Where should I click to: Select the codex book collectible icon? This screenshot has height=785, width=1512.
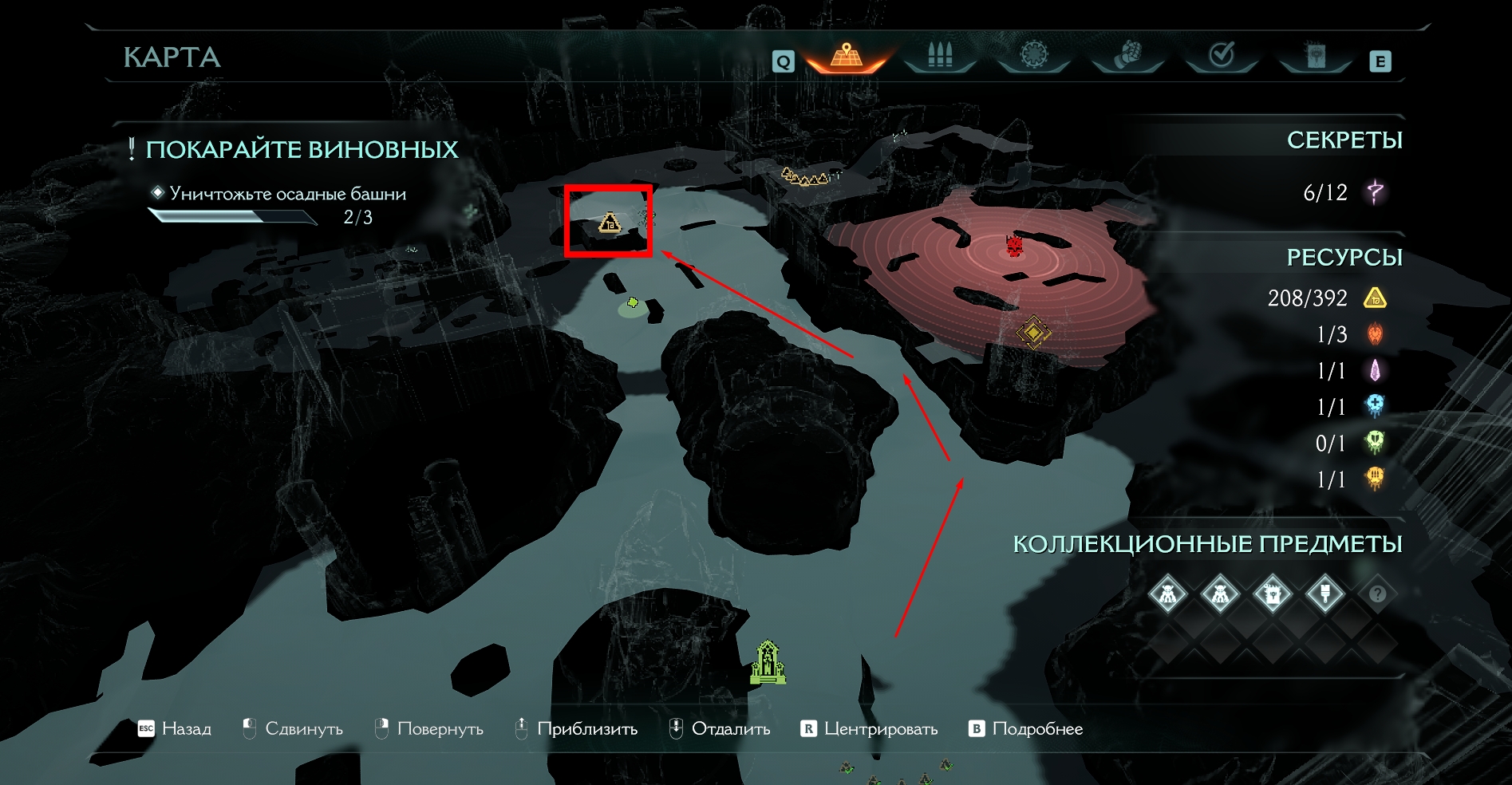coord(1272,594)
